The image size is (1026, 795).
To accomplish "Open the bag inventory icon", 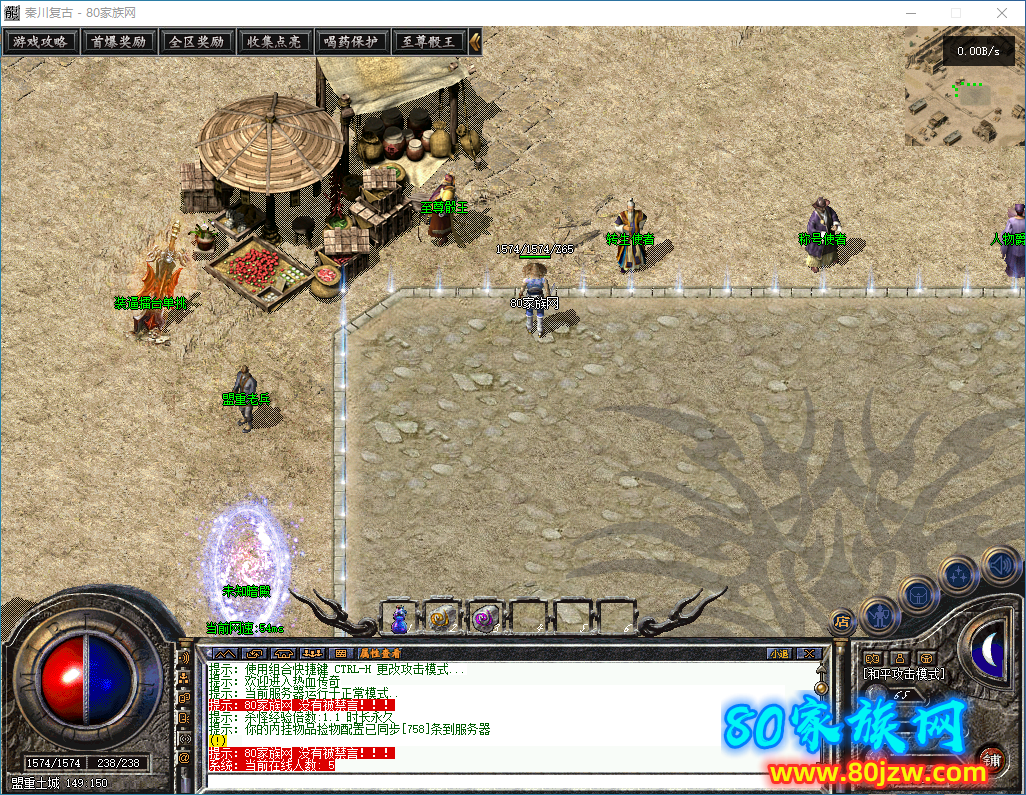I will pyautogui.click(x=917, y=595).
